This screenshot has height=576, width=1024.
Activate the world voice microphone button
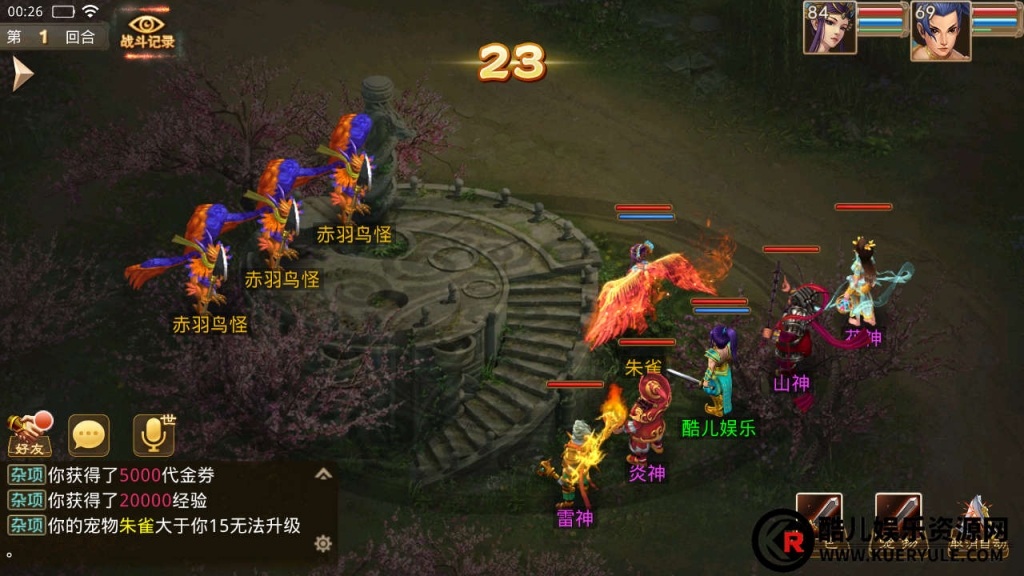coord(153,435)
